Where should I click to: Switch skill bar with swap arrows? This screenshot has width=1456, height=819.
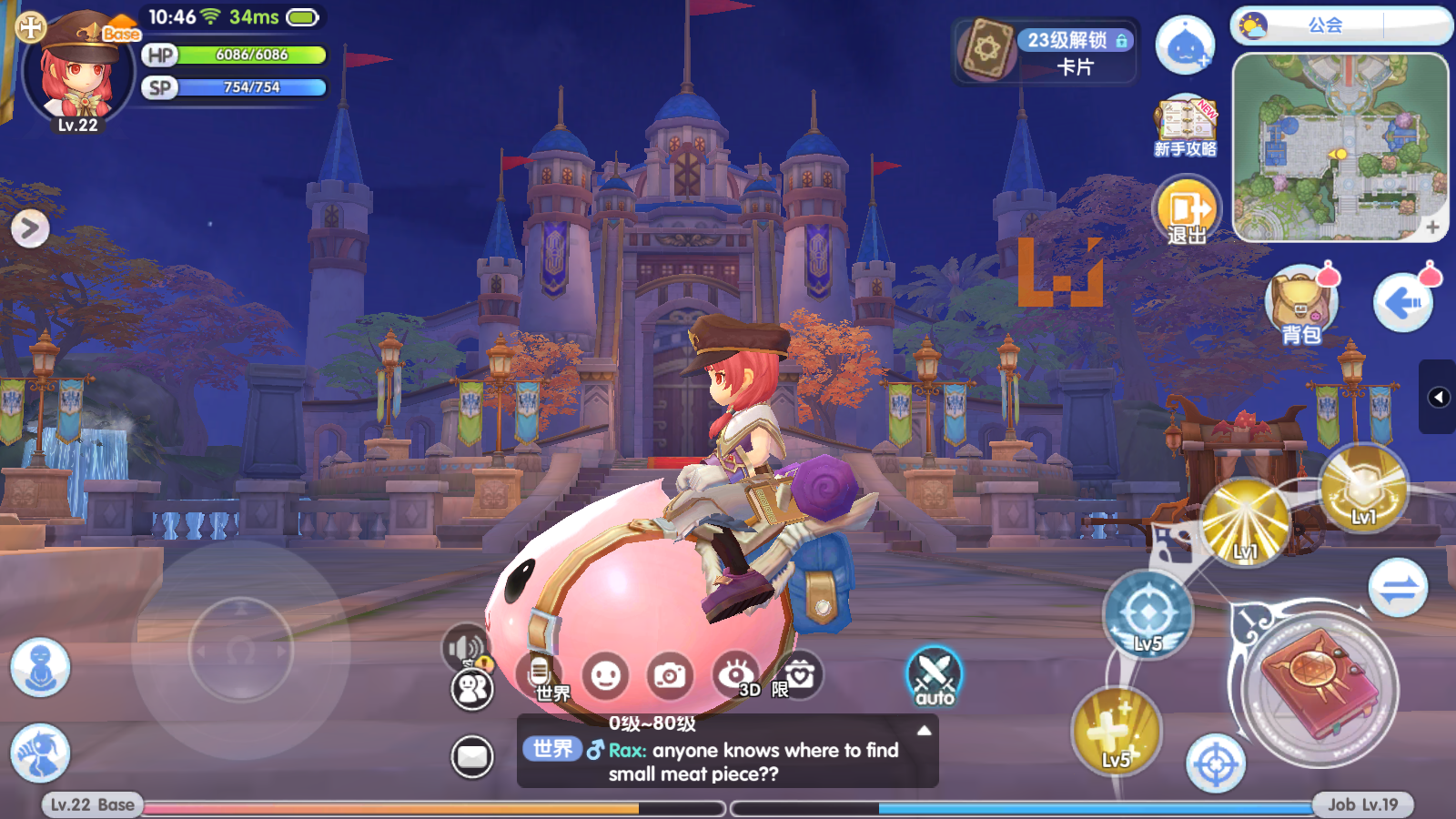[x=1398, y=589]
